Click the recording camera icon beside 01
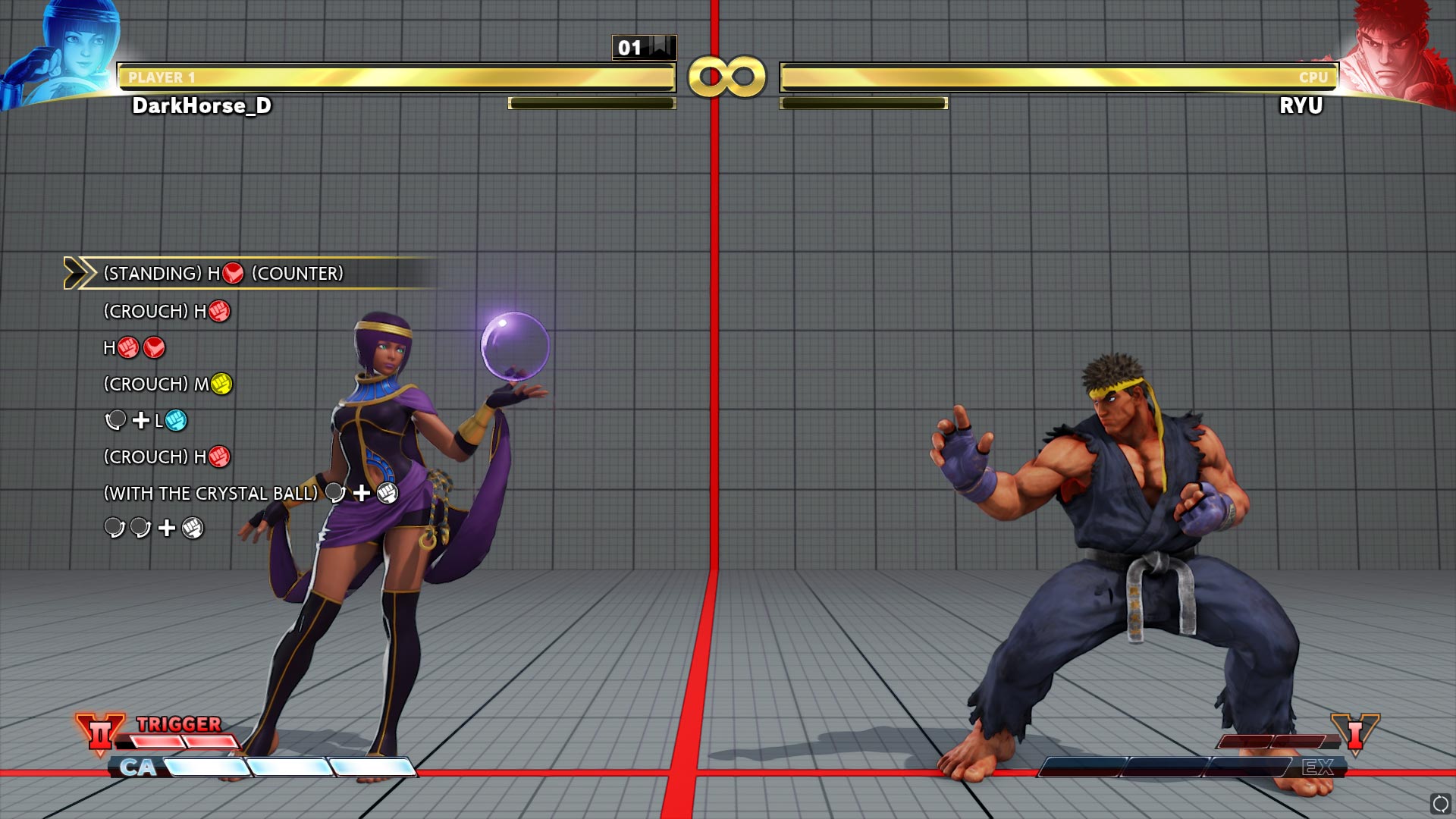This screenshot has width=1456, height=819. pos(659,47)
